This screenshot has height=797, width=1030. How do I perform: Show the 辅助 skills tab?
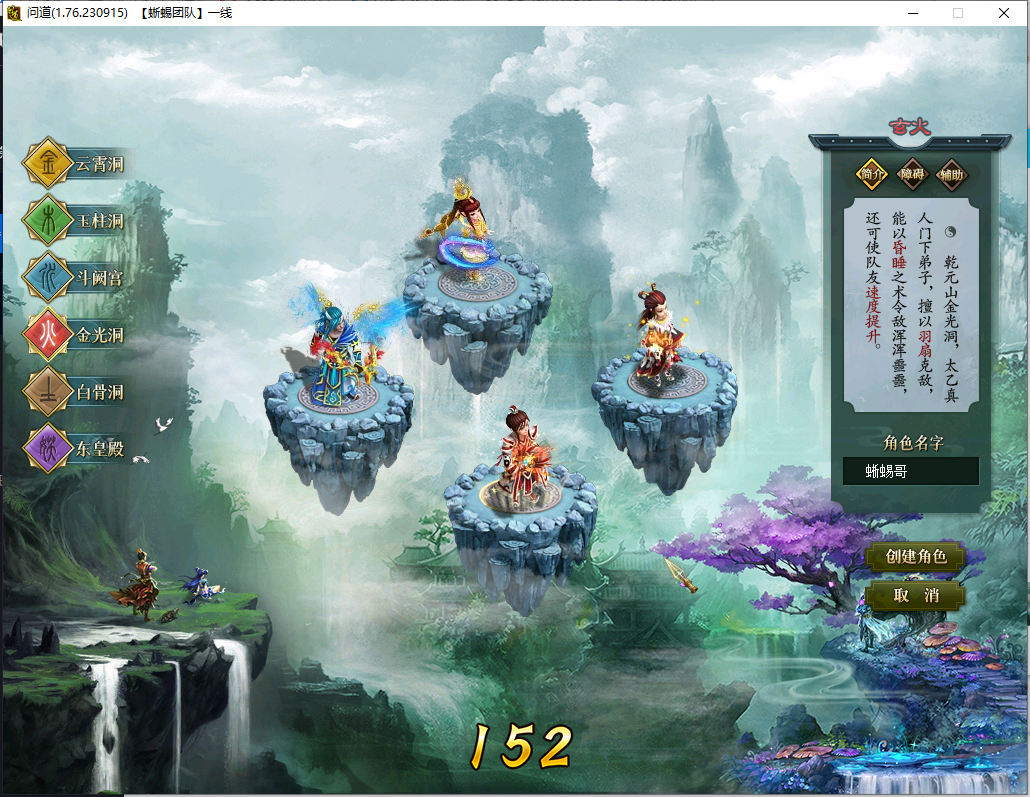coord(951,174)
